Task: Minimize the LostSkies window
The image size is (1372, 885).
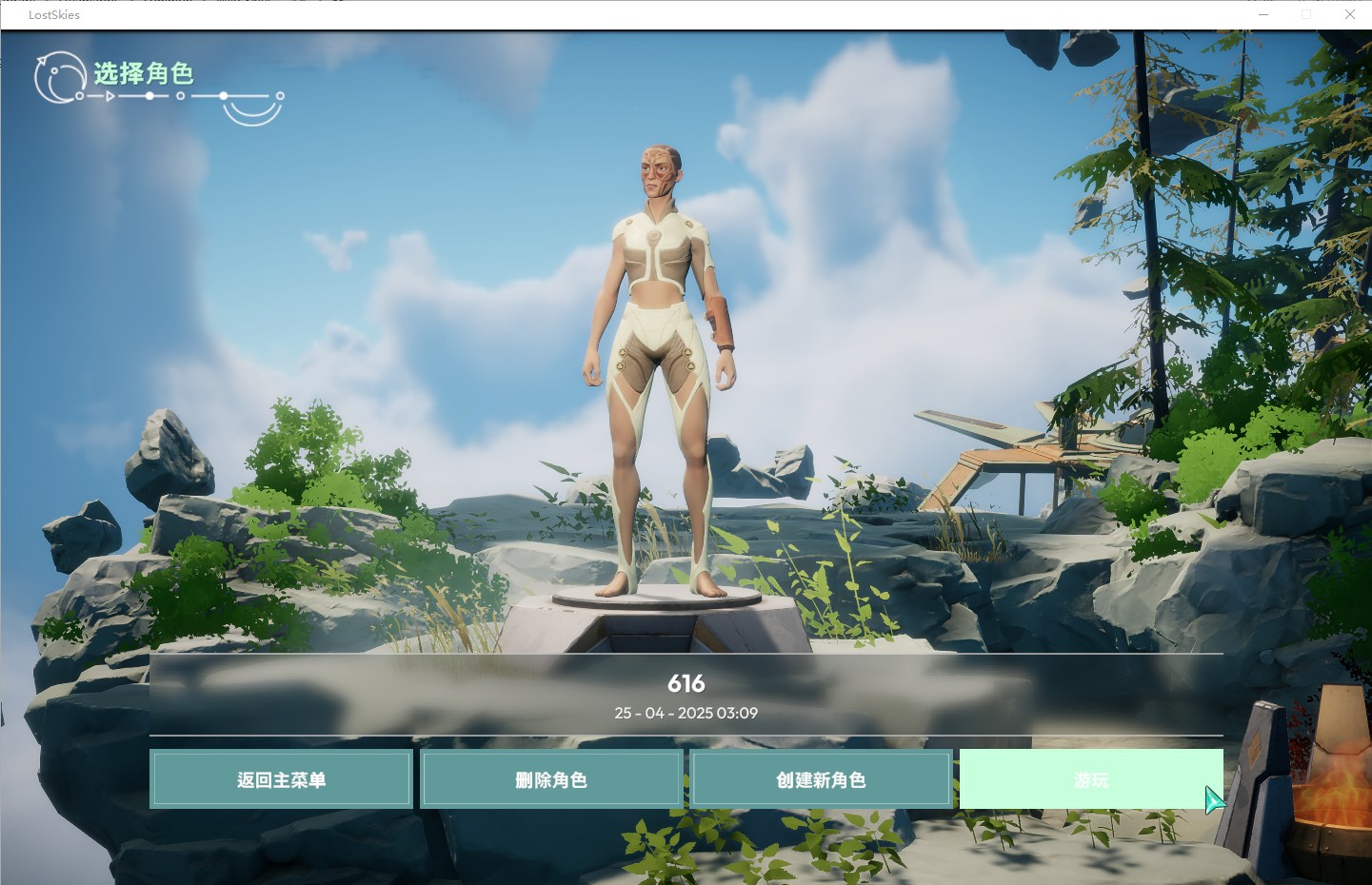Action: (1263, 14)
